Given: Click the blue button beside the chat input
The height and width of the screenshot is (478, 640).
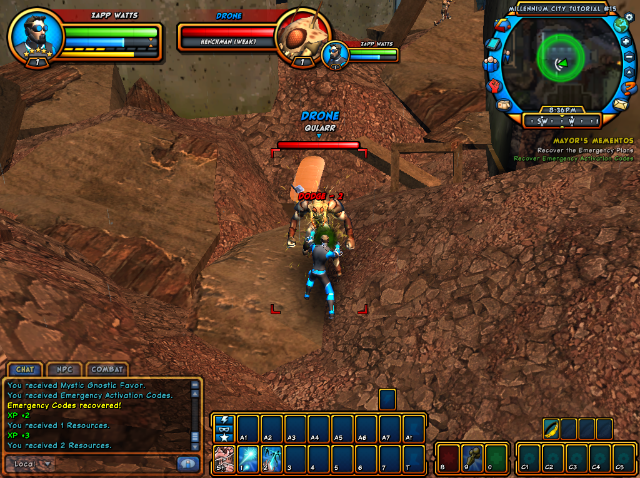Looking at the screenshot, I should point(186,463).
